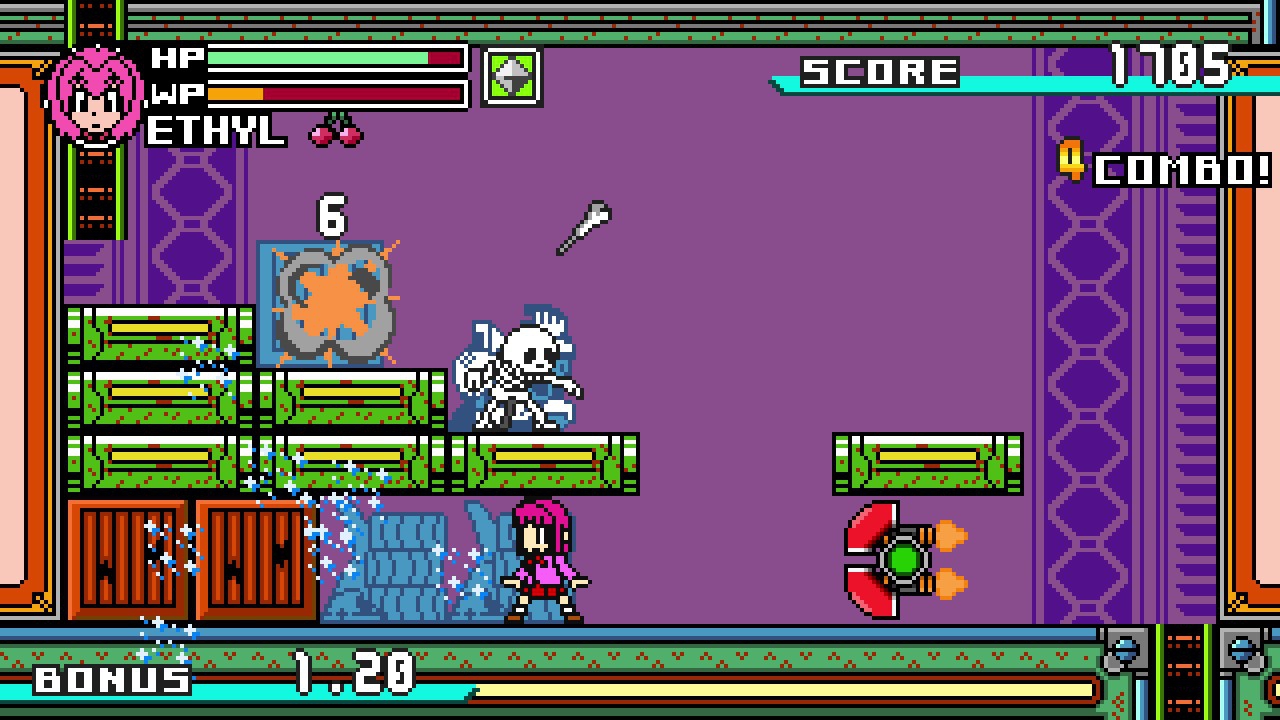
Task: Open the left wooden crate
Action: pos(130,557)
